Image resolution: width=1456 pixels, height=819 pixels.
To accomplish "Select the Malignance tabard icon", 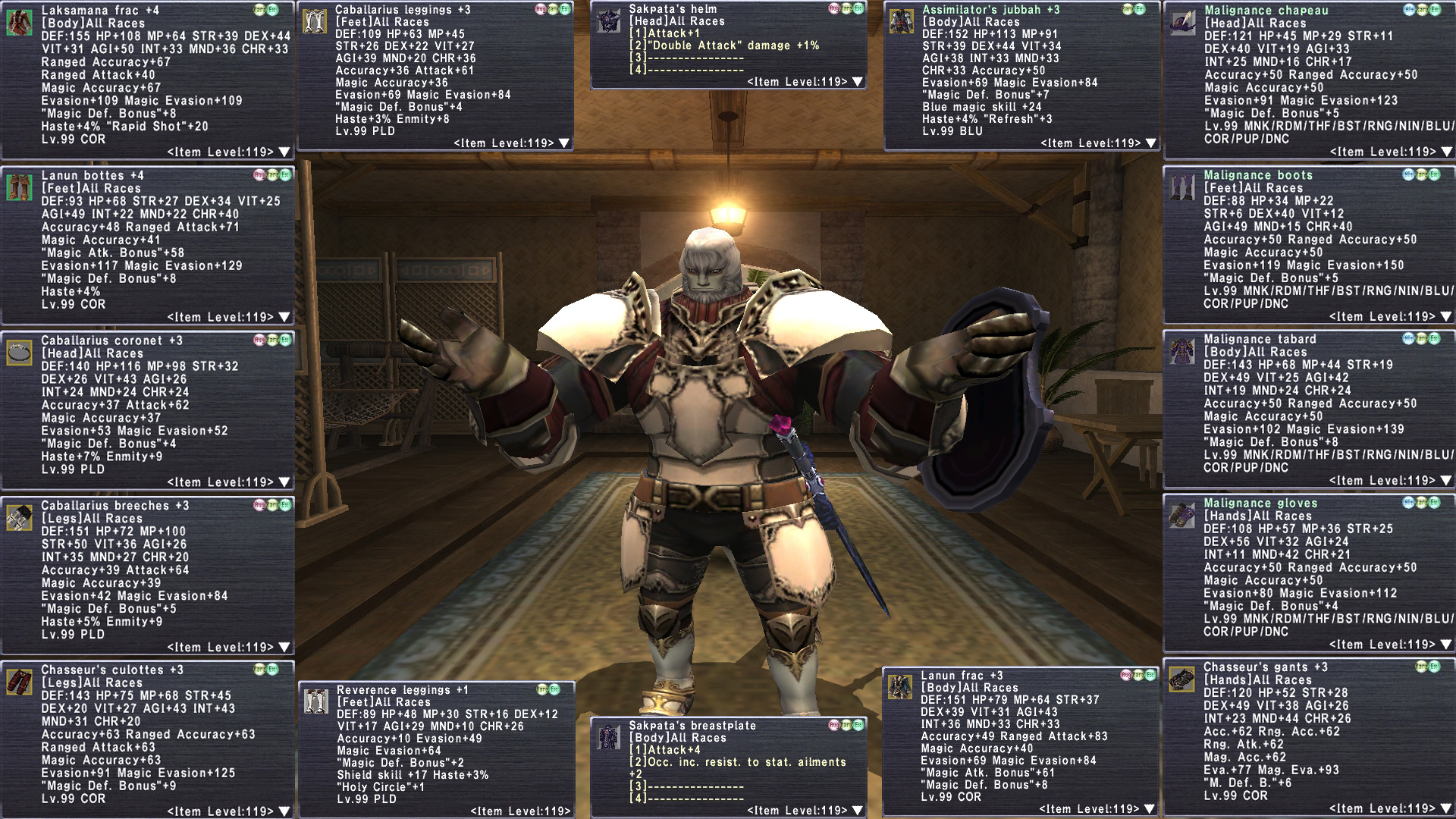I will pyautogui.click(x=1182, y=351).
